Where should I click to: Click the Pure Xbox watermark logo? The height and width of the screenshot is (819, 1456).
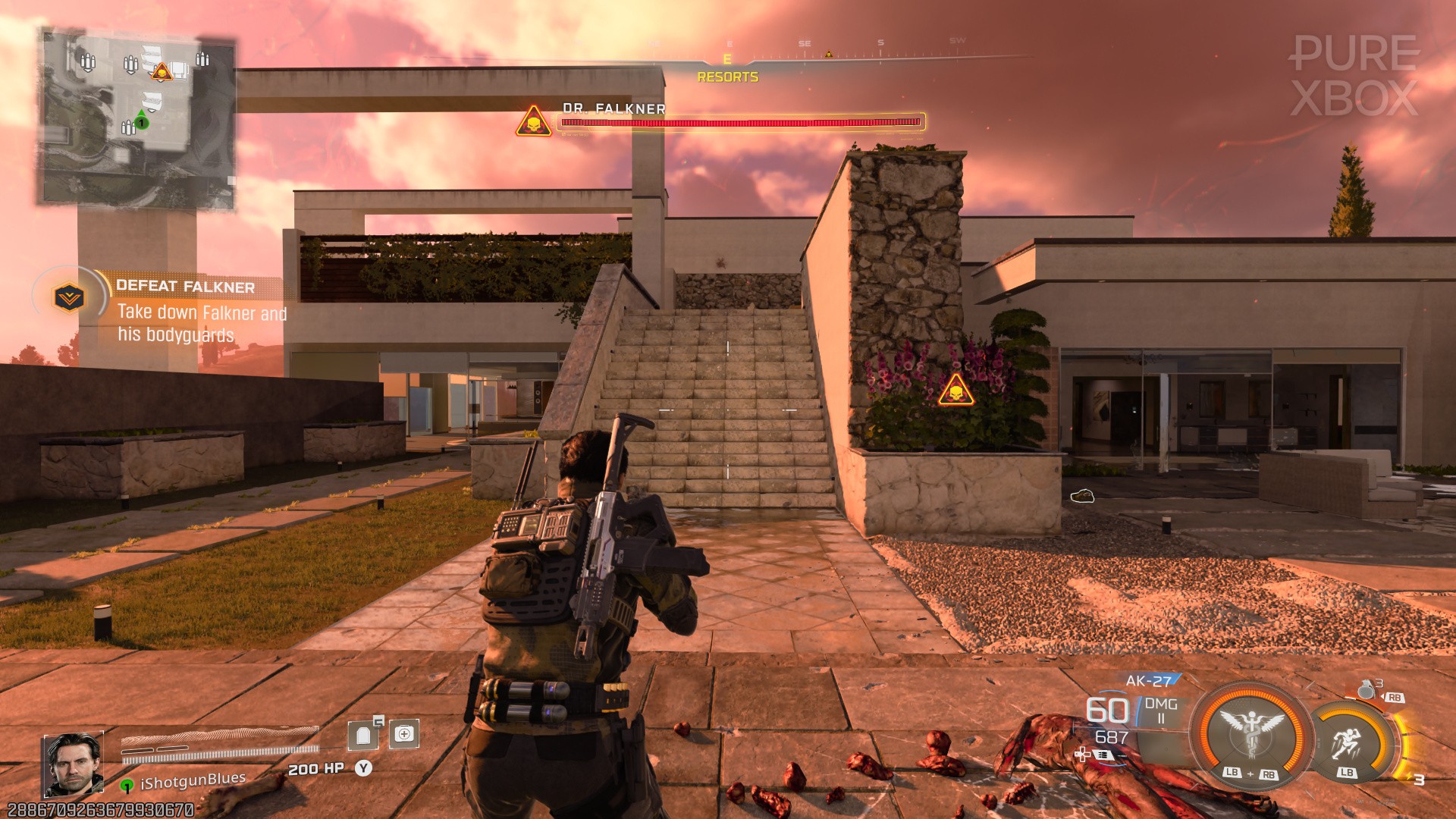[1354, 76]
